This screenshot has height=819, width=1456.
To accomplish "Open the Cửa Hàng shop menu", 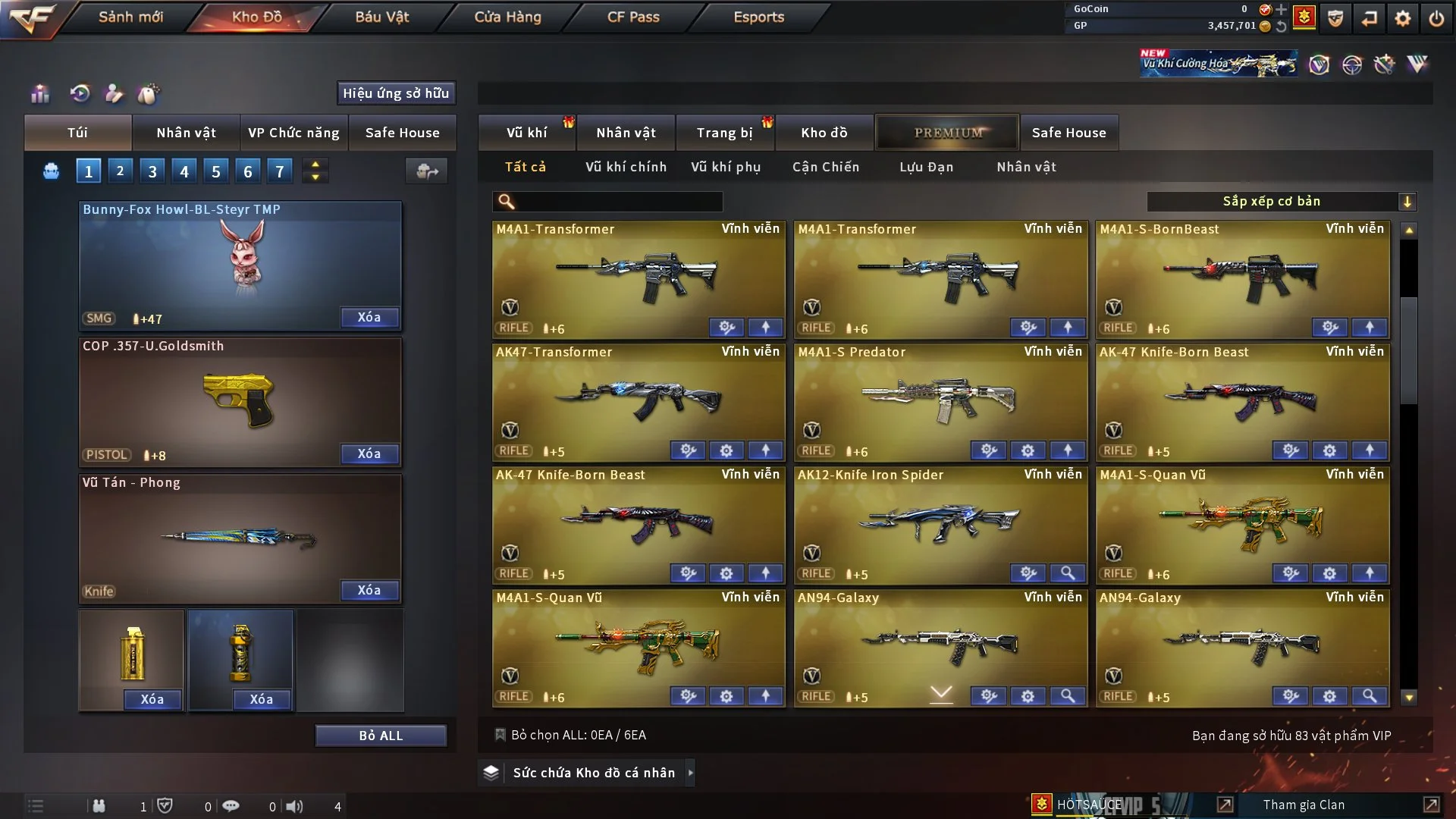I will point(507,17).
